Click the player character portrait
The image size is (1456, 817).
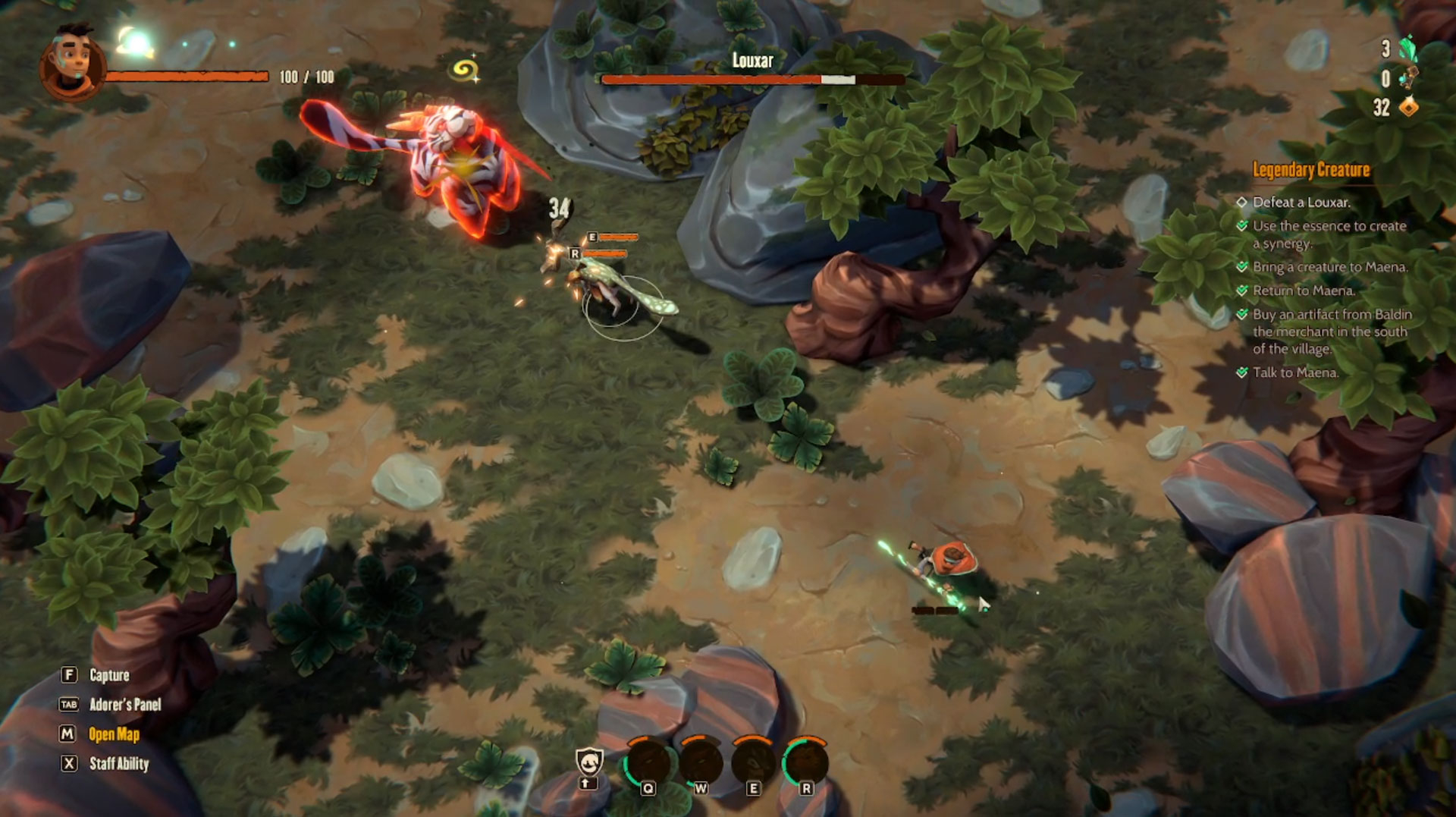(71, 64)
